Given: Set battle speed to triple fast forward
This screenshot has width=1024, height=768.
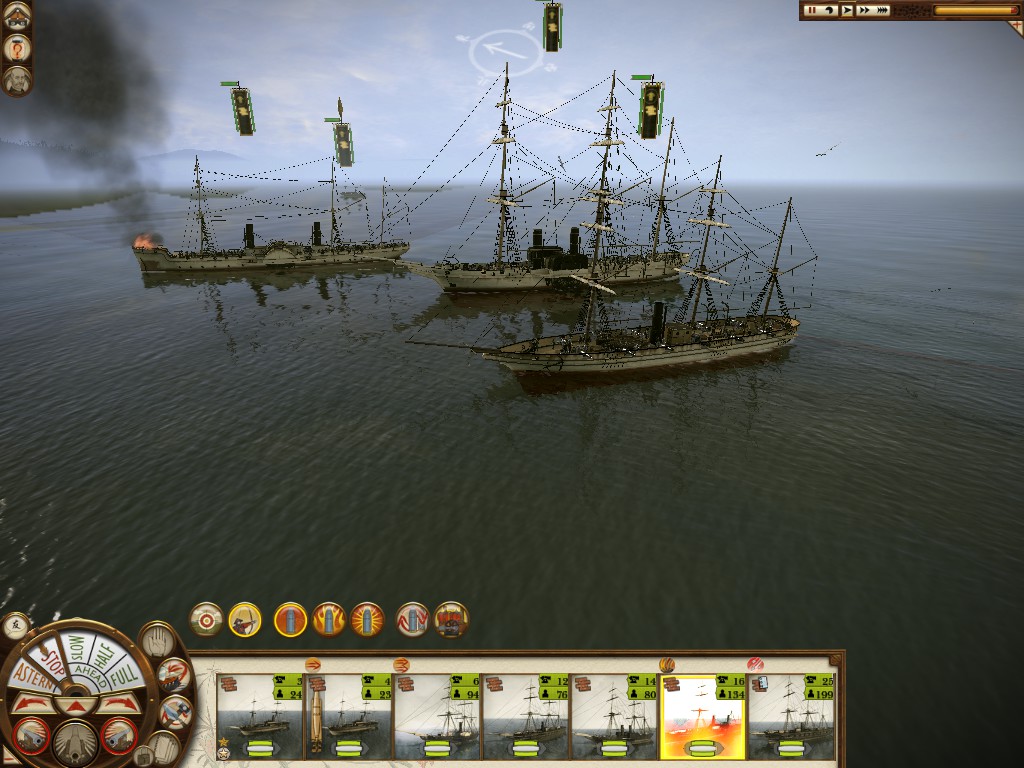Looking at the screenshot, I should click(x=882, y=10).
